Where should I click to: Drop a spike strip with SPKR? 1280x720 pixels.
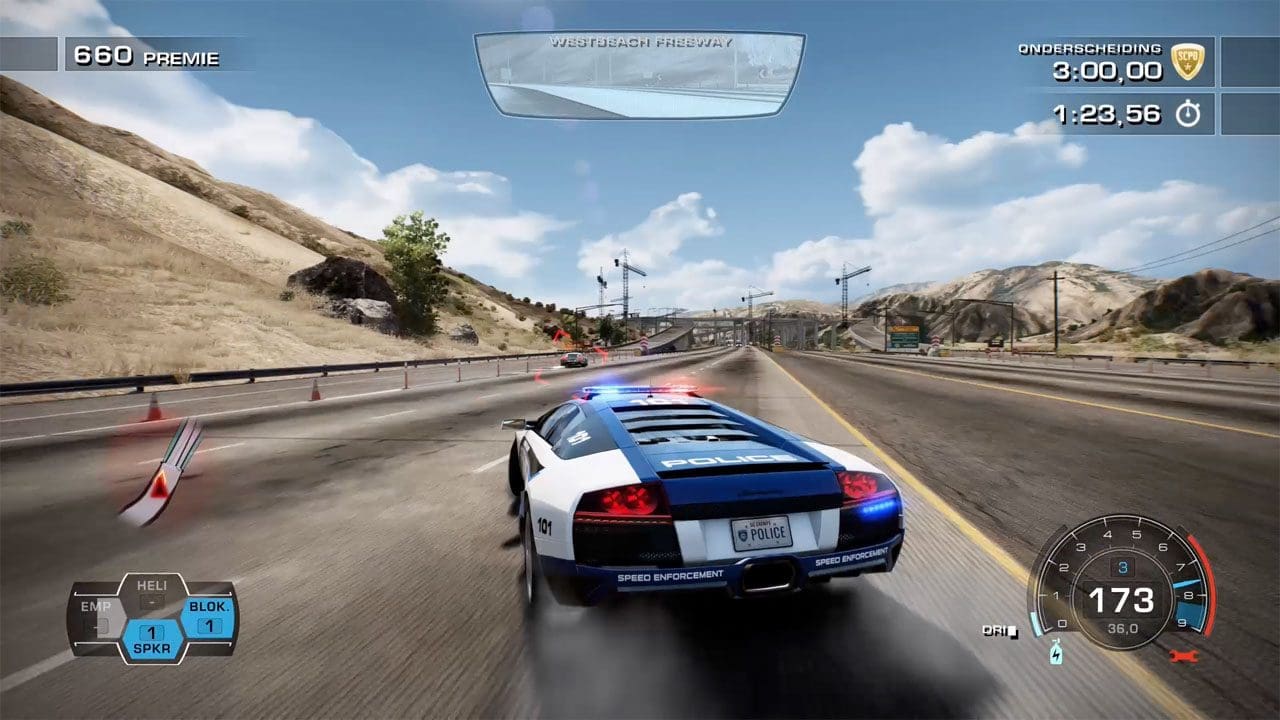(x=152, y=640)
